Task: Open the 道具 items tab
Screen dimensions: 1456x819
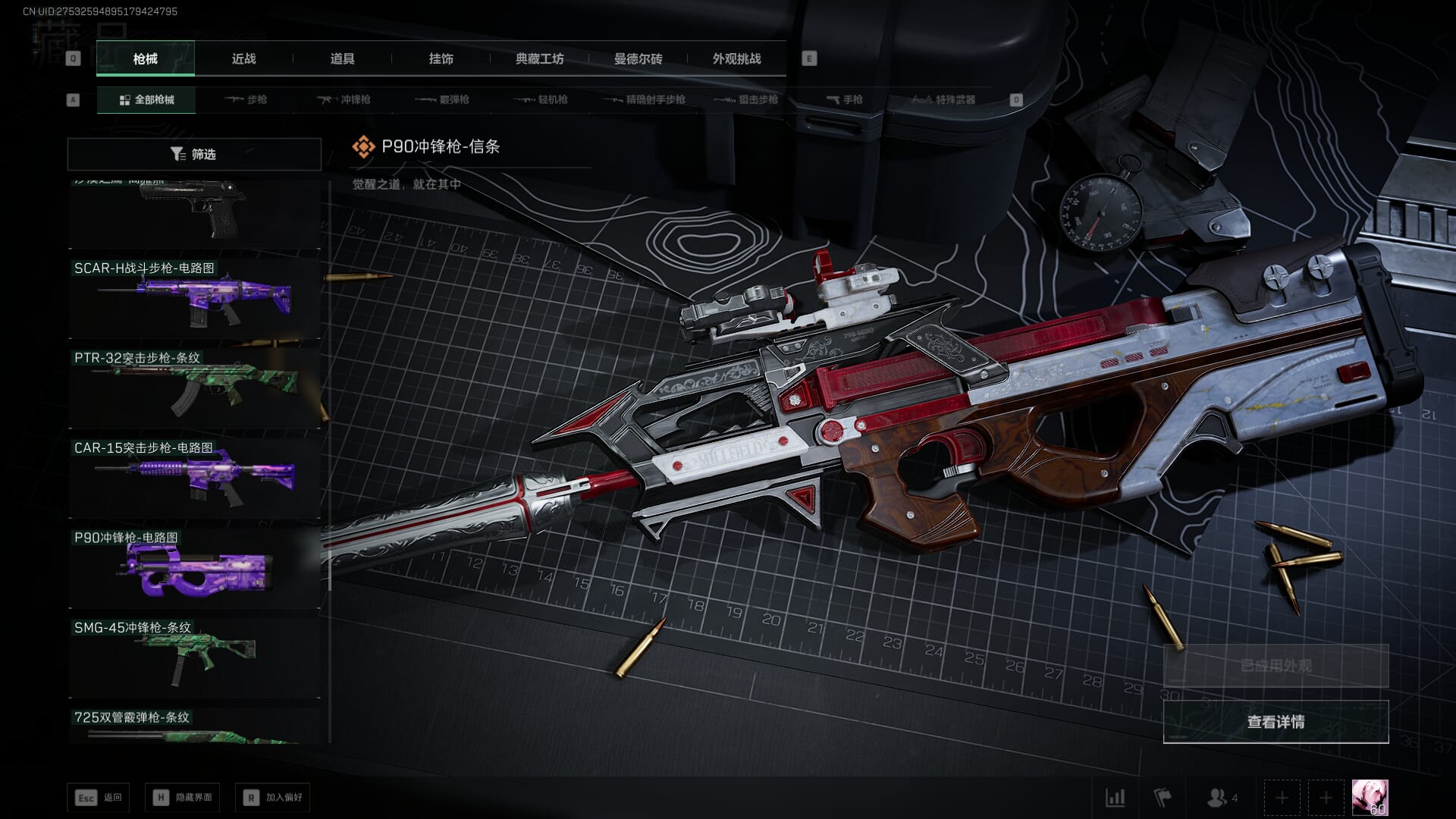Action: (x=342, y=58)
